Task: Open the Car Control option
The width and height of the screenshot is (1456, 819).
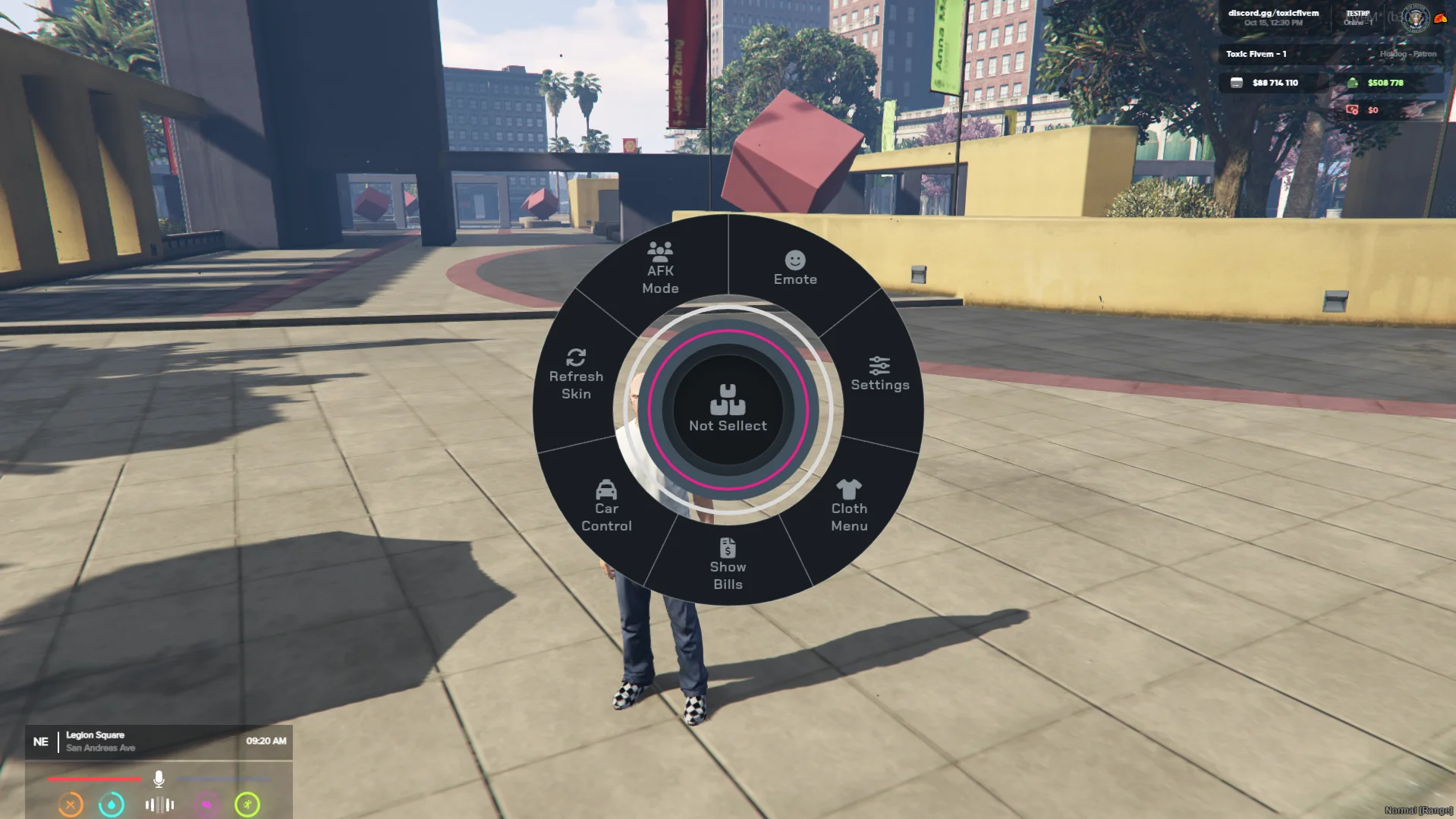Action: pos(606,506)
